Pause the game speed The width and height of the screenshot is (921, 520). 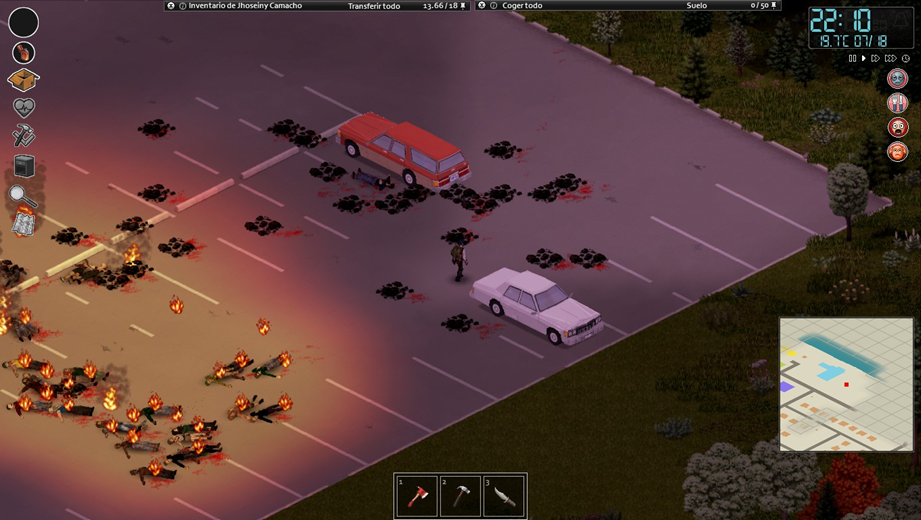click(852, 59)
